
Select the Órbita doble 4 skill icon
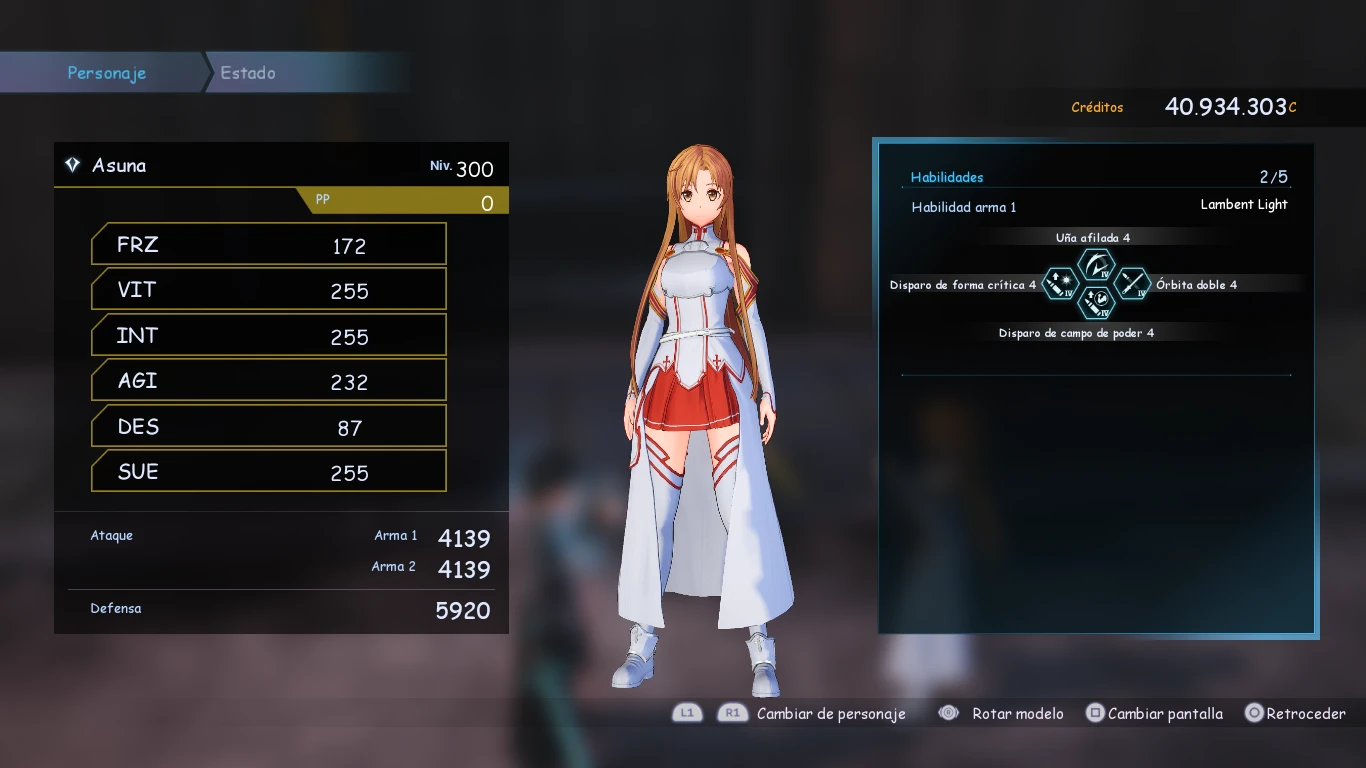click(x=1132, y=284)
